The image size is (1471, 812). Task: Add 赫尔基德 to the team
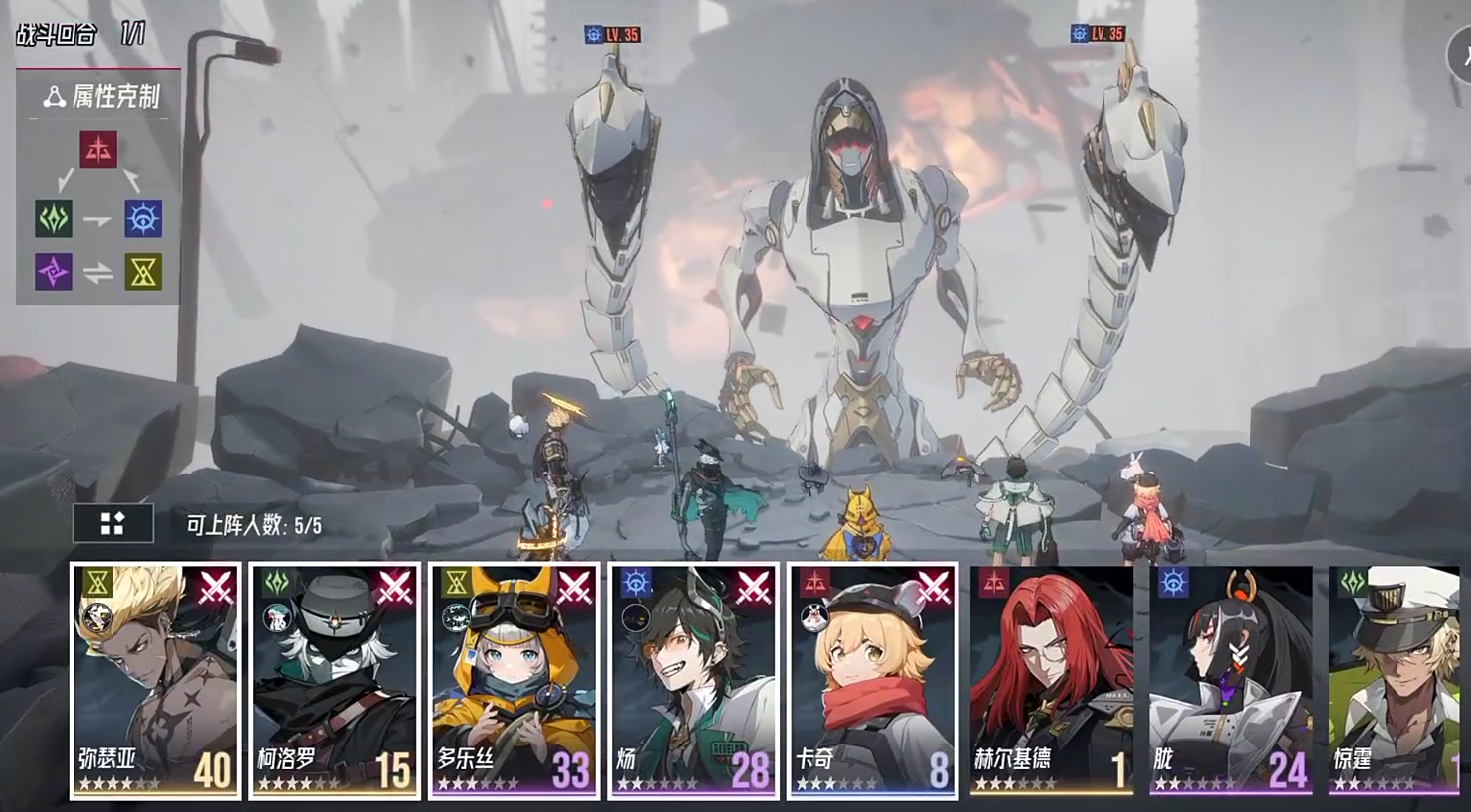[1052, 680]
